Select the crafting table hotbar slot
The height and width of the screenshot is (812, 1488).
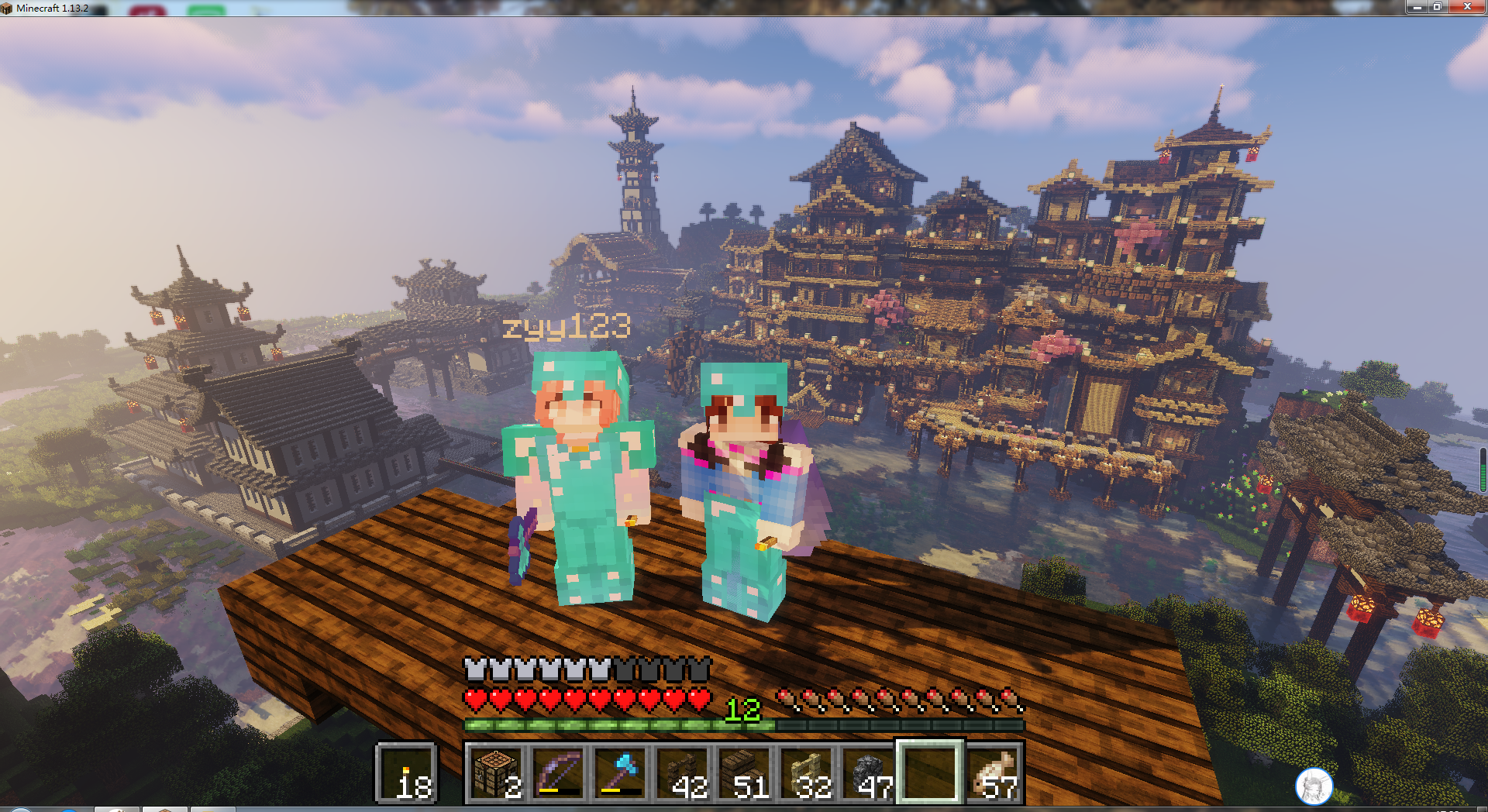(x=496, y=772)
